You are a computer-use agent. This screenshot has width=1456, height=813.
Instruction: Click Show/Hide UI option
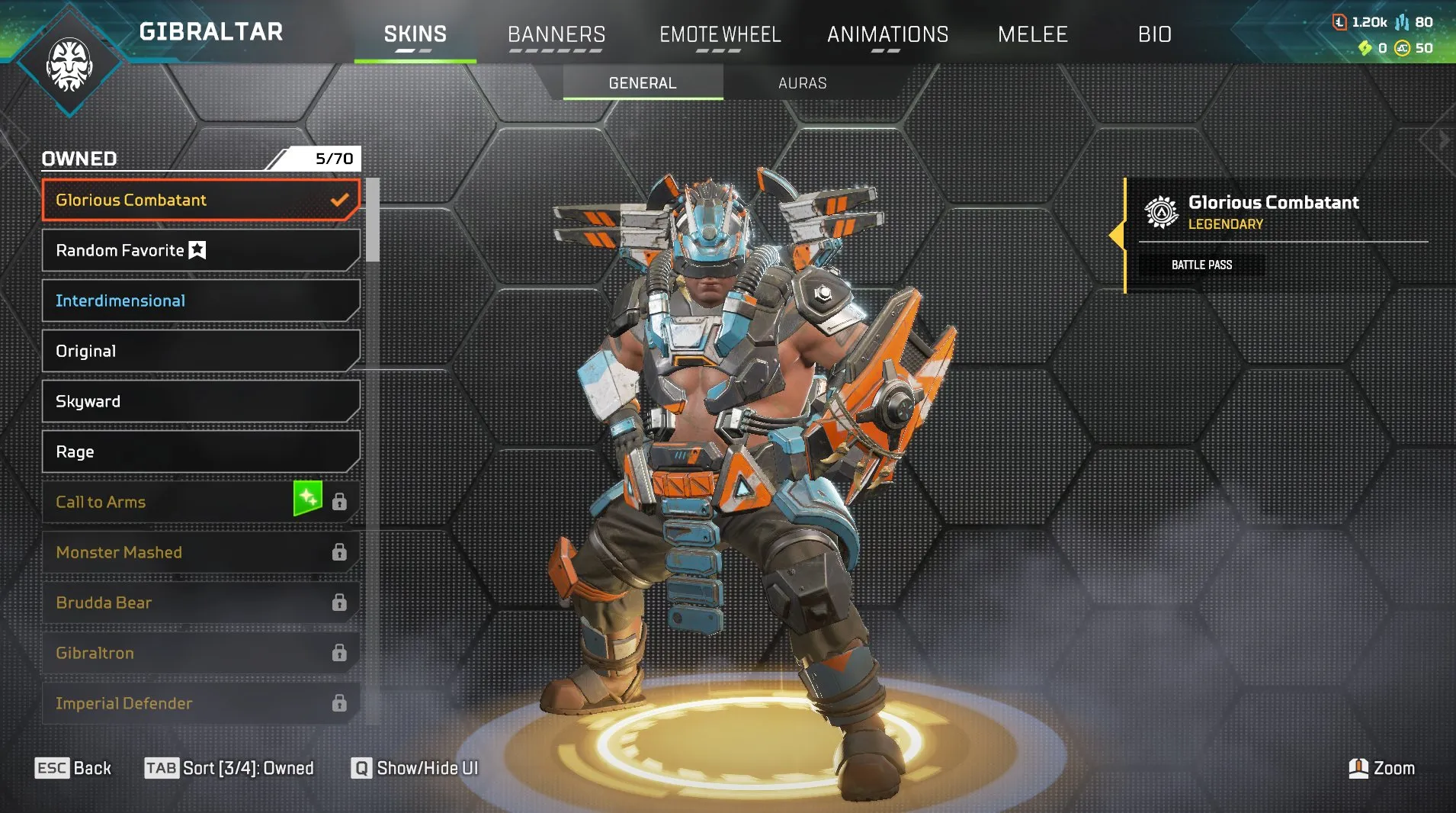coord(415,768)
